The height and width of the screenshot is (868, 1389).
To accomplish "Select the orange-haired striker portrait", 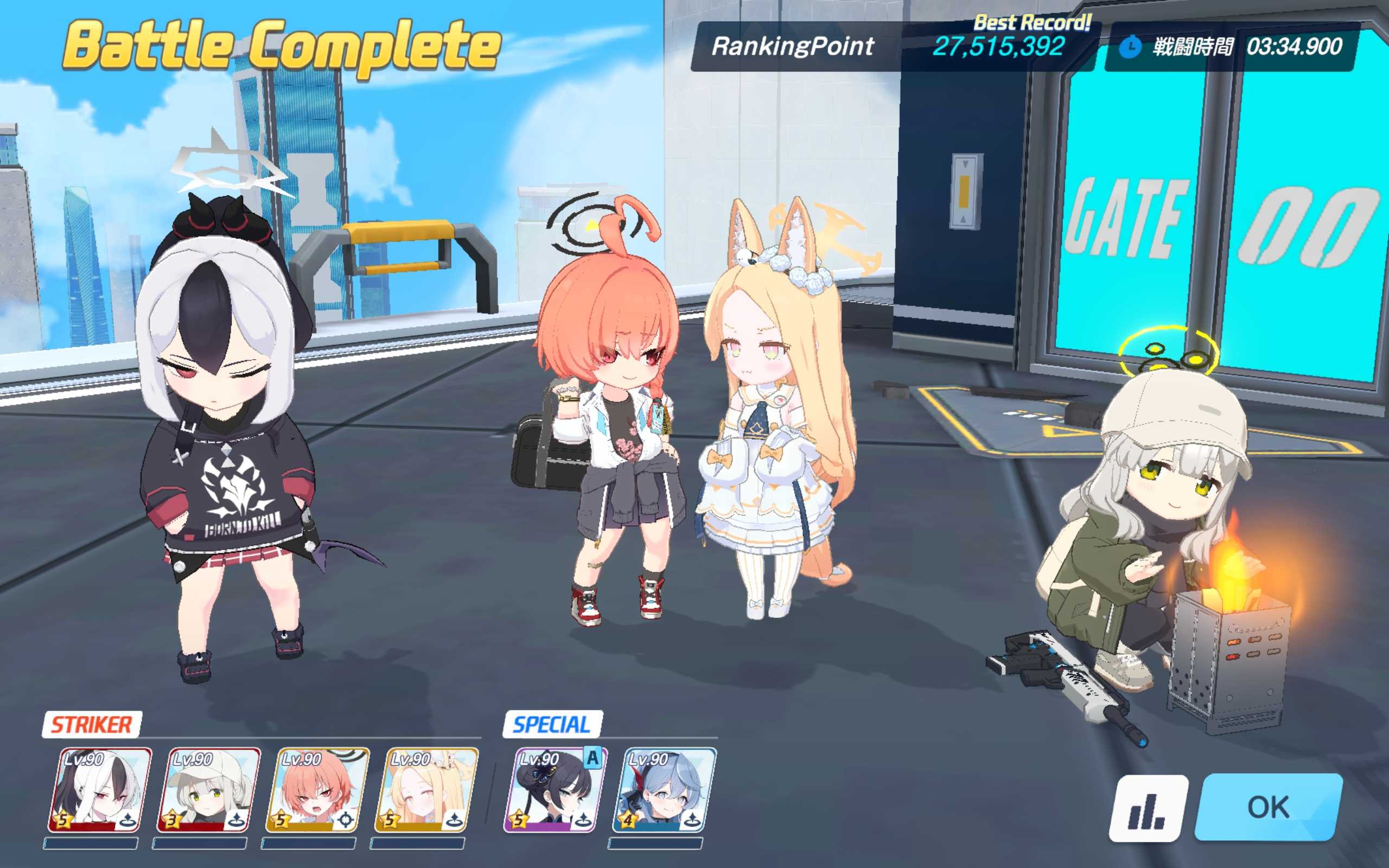I will tap(317, 790).
